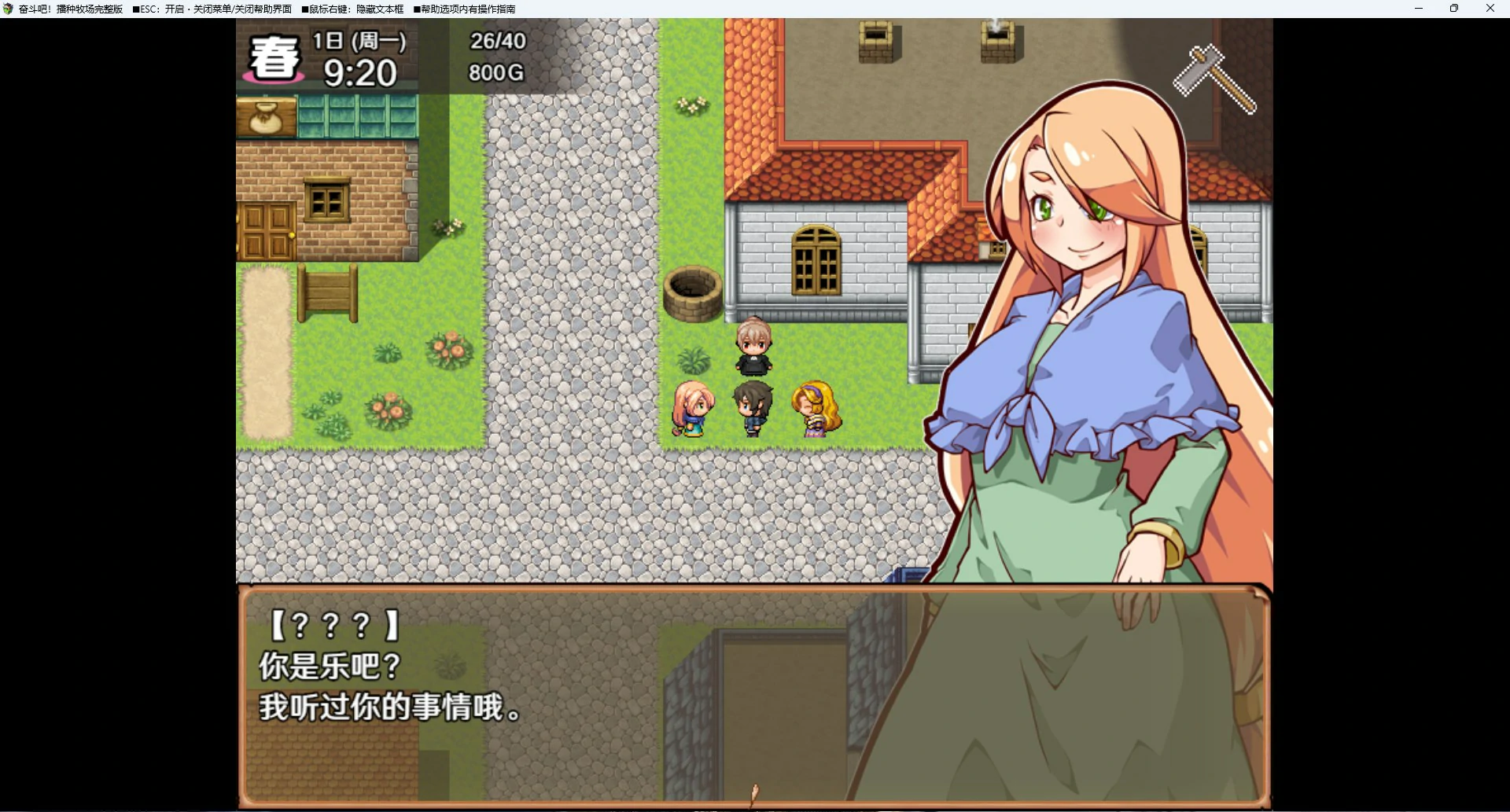Screen dimensions: 1510x812
Task: Select the hammer tool icon top right
Action: point(1215,79)
